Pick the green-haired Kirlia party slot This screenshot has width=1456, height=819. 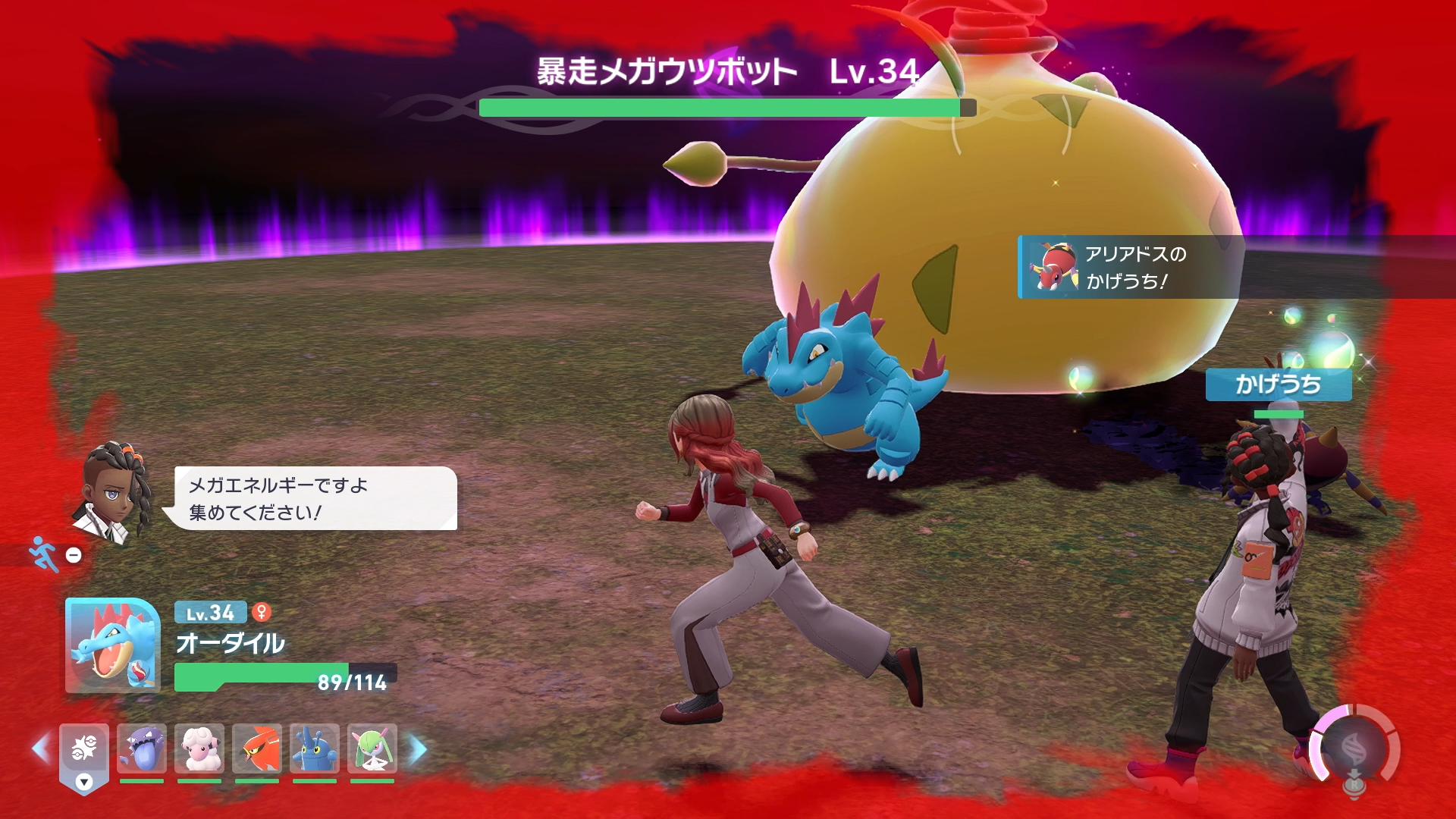pyautogui.click(x=372, y=748)
